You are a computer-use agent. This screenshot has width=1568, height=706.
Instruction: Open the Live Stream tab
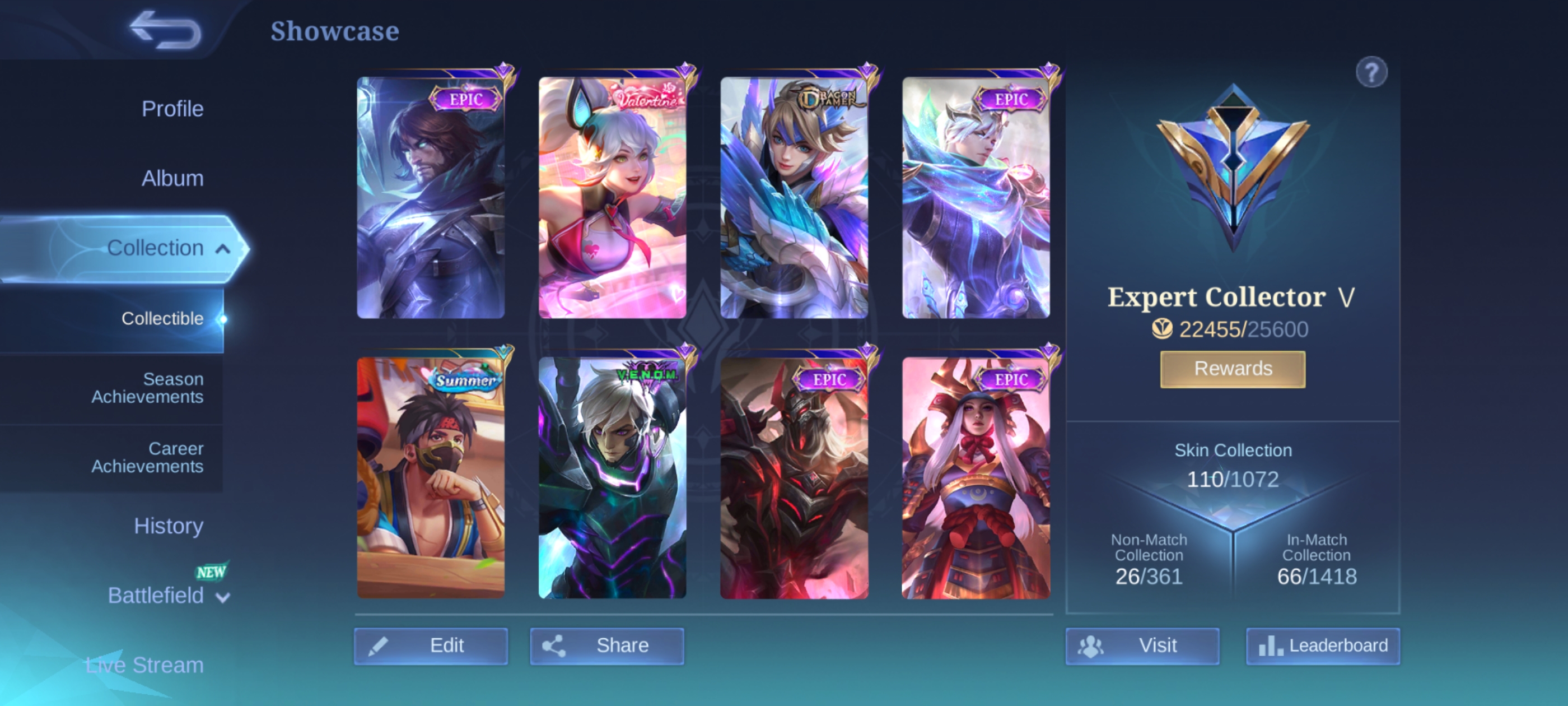(145, 665)
